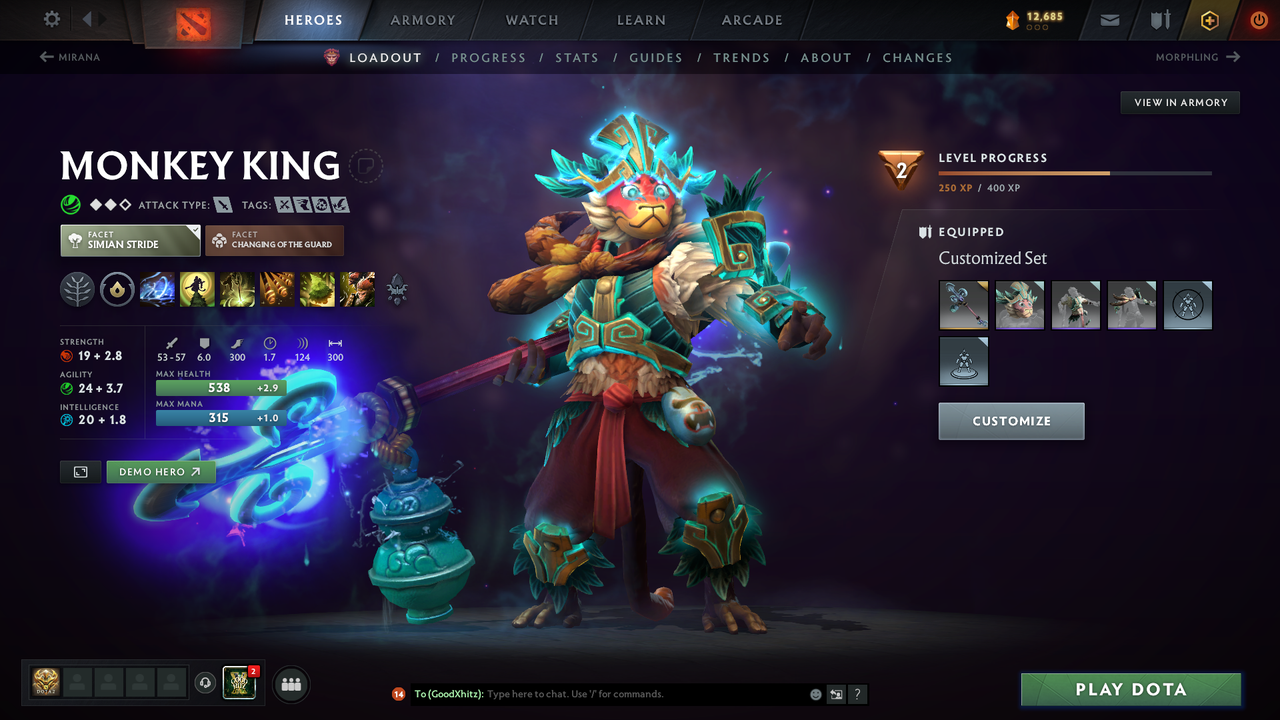
Task: Open the Wukong's Command ability icon
Action: pyautogui.click(x=357, y=289)
